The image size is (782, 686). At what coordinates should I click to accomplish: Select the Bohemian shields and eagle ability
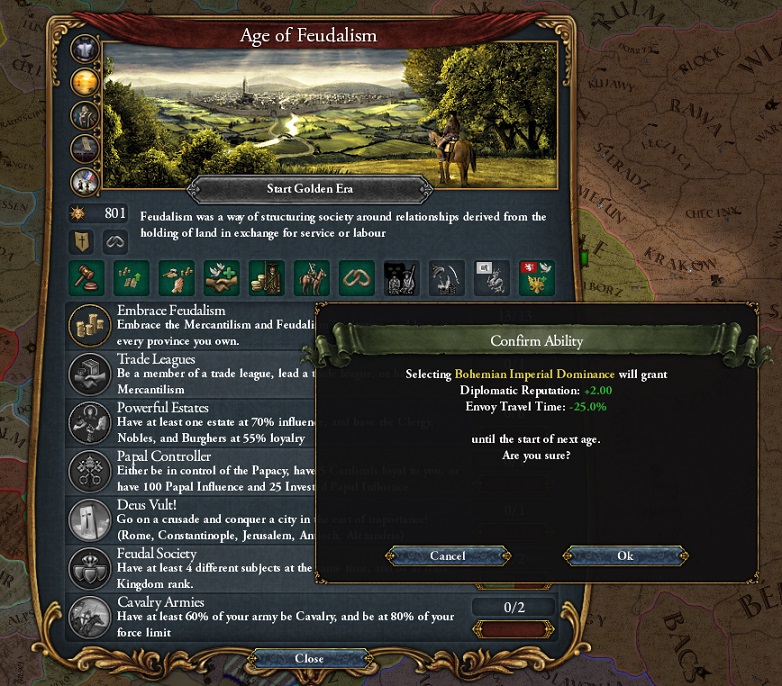click(536, 278)
